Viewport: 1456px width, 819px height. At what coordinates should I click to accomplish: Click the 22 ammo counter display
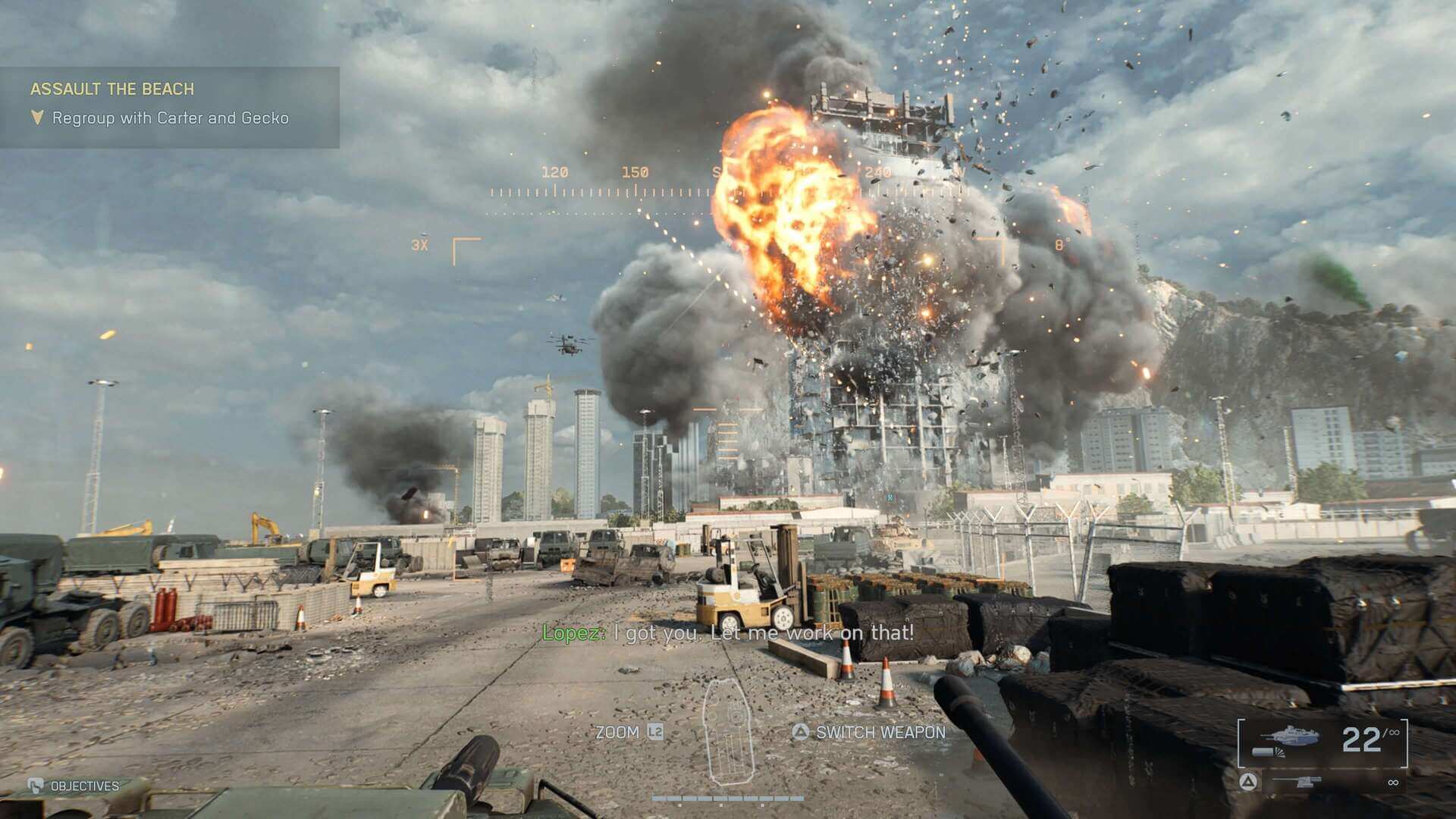pos(1361,737)
